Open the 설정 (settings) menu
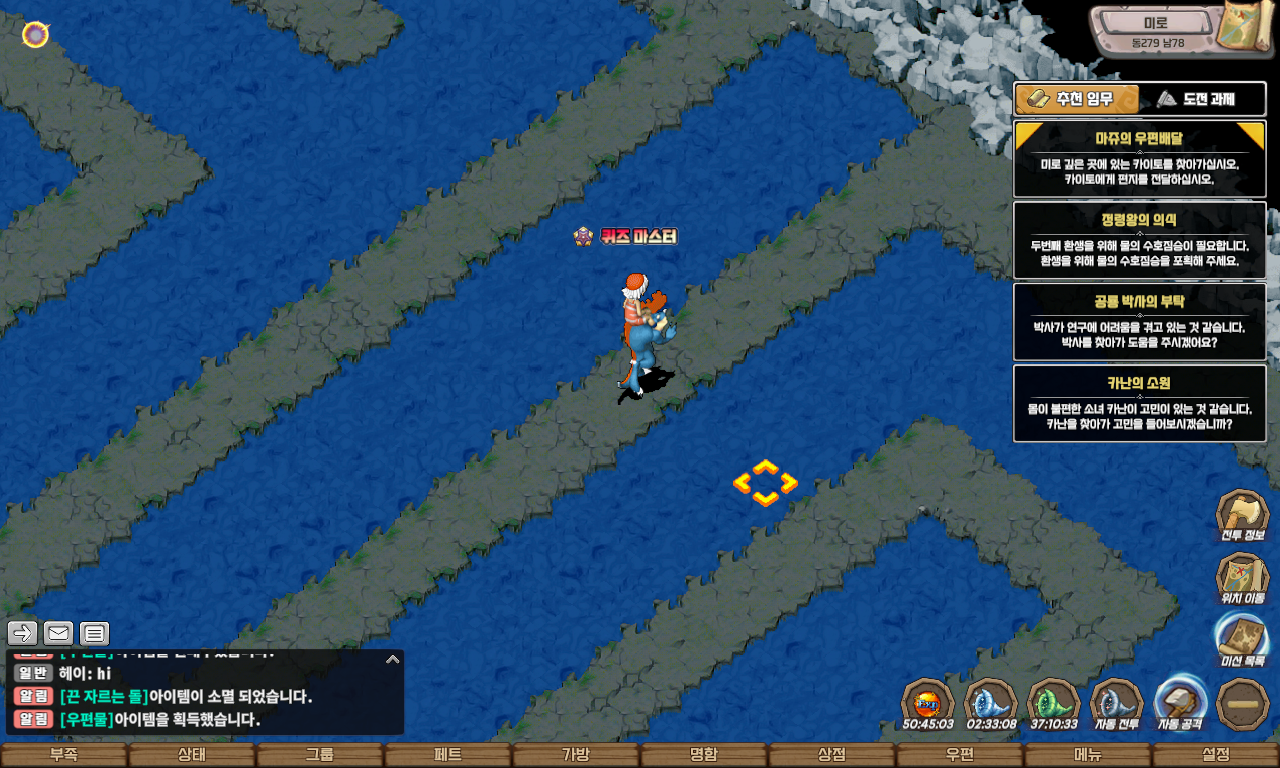The image size is (1280, 768). tap(1216, 755)
